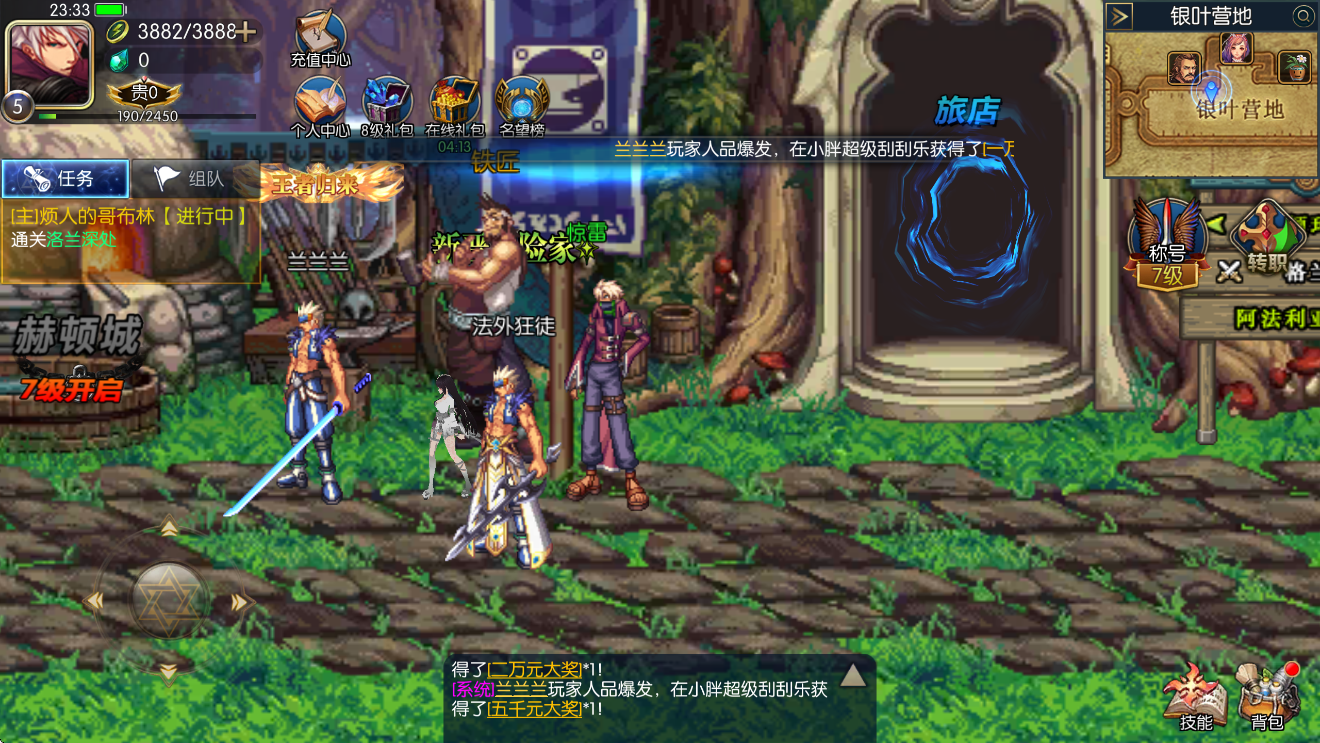
Task: Open the 充值中心 recharge center
Action: (320, 38)
